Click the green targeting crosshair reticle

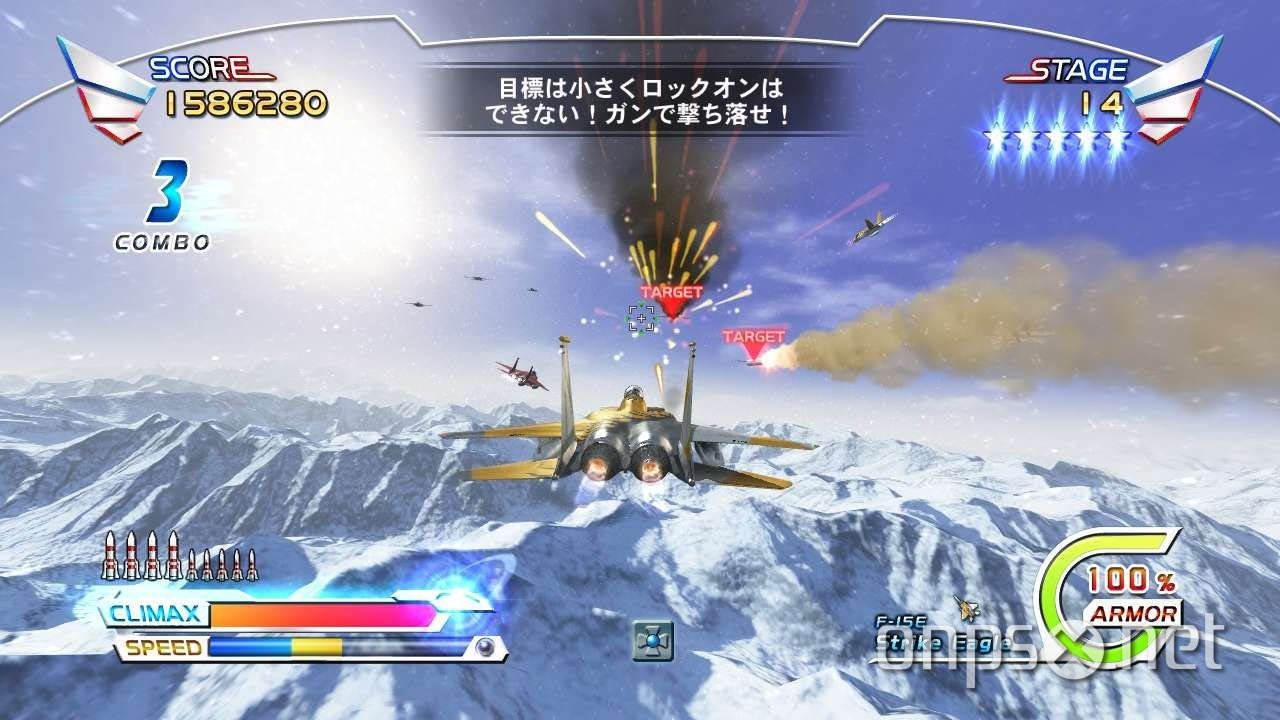click(x=640, y=317)
